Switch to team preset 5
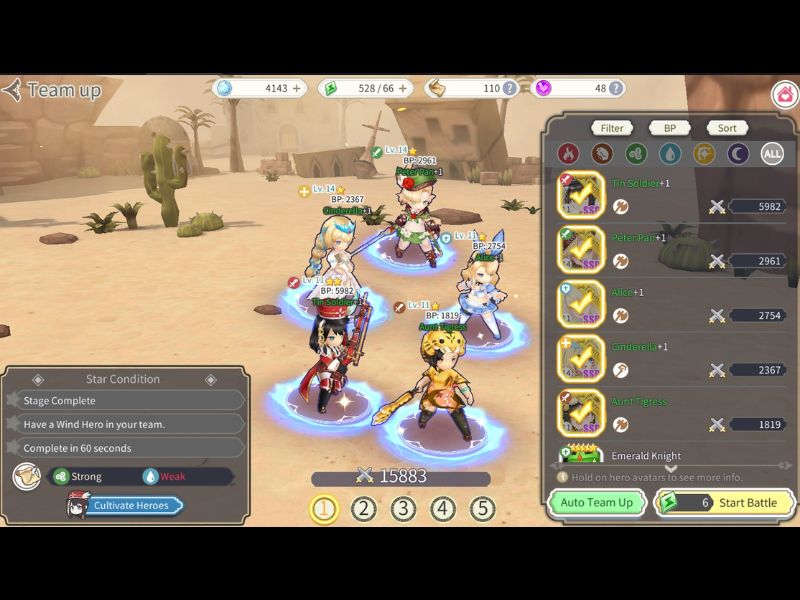Image resolution: width=800 pixels, height=600 pixels. coord(483,509)
